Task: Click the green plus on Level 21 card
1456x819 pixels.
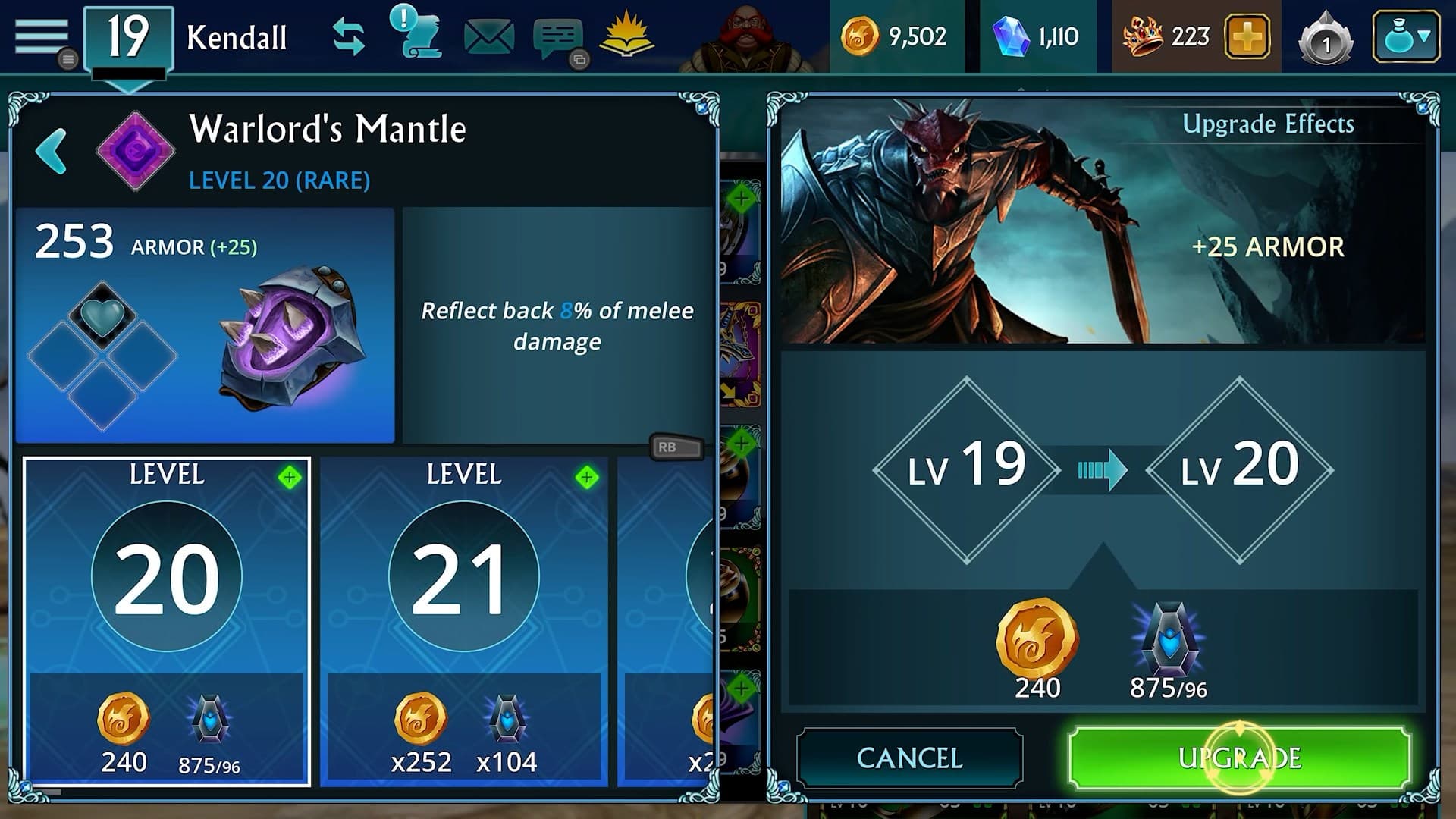Action: pyautogui.click(x=588, y=476)
